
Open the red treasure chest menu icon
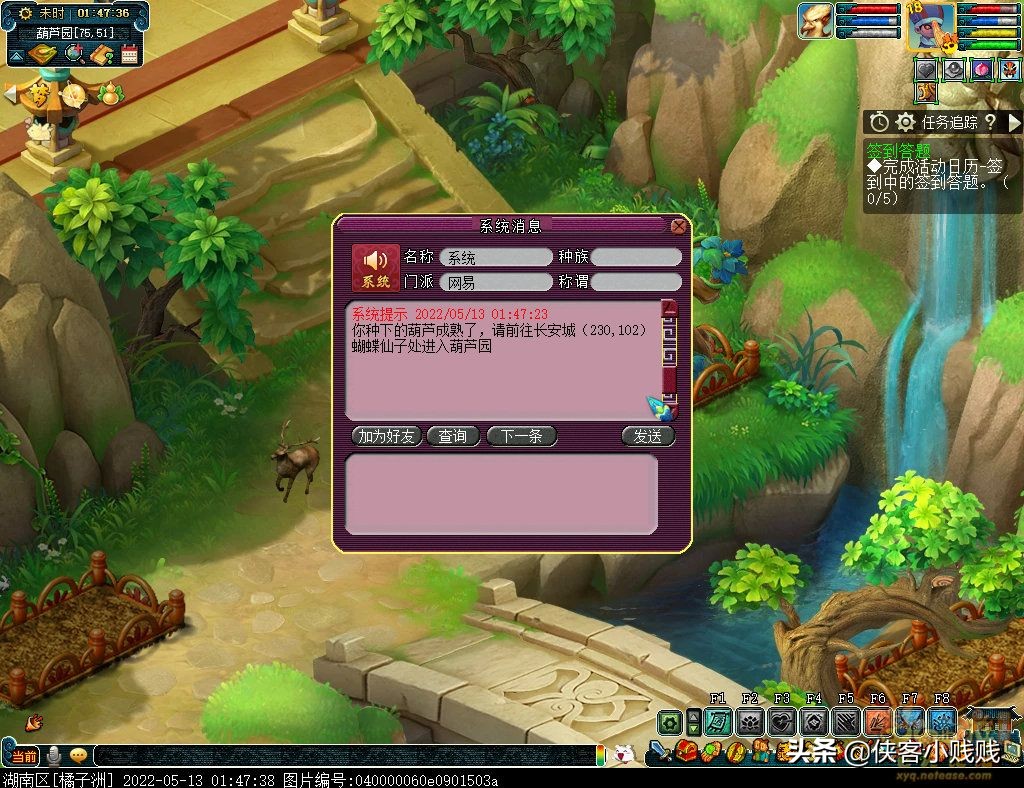click(x=685, y=751)
